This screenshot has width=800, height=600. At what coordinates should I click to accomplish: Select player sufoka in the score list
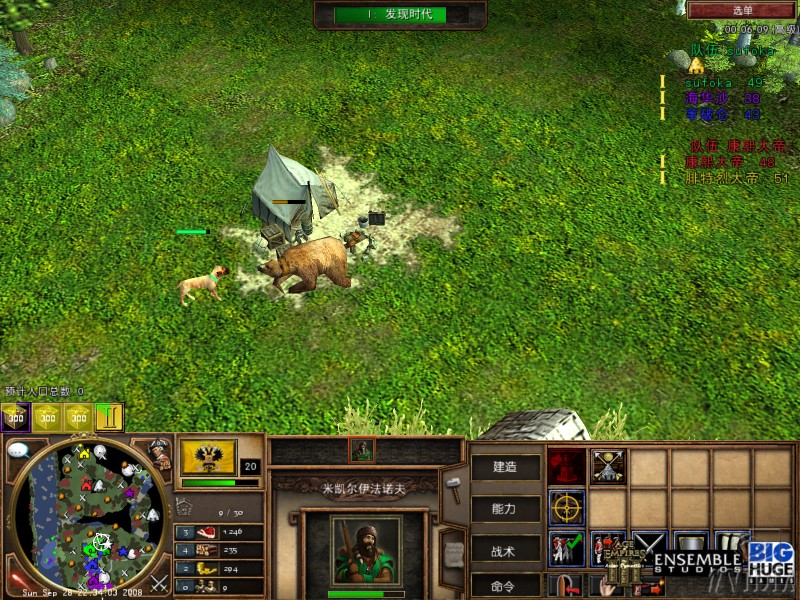712,82
